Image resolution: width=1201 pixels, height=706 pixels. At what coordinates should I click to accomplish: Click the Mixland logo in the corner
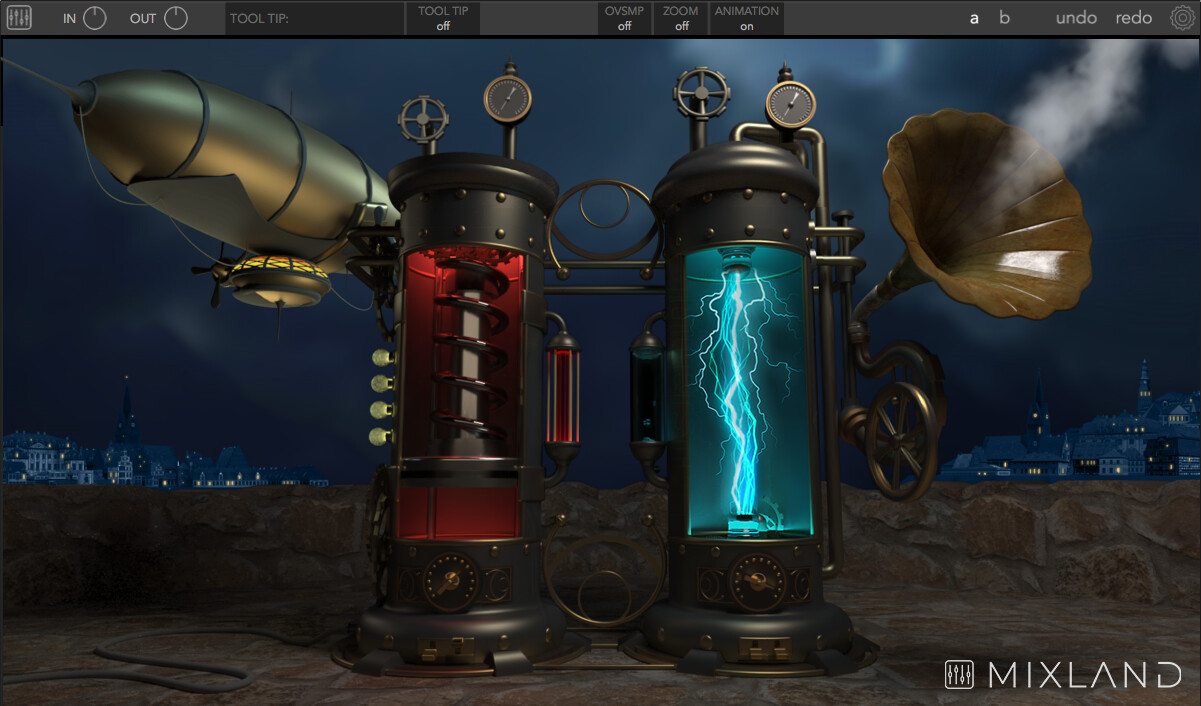click(x=1063, y=675)
